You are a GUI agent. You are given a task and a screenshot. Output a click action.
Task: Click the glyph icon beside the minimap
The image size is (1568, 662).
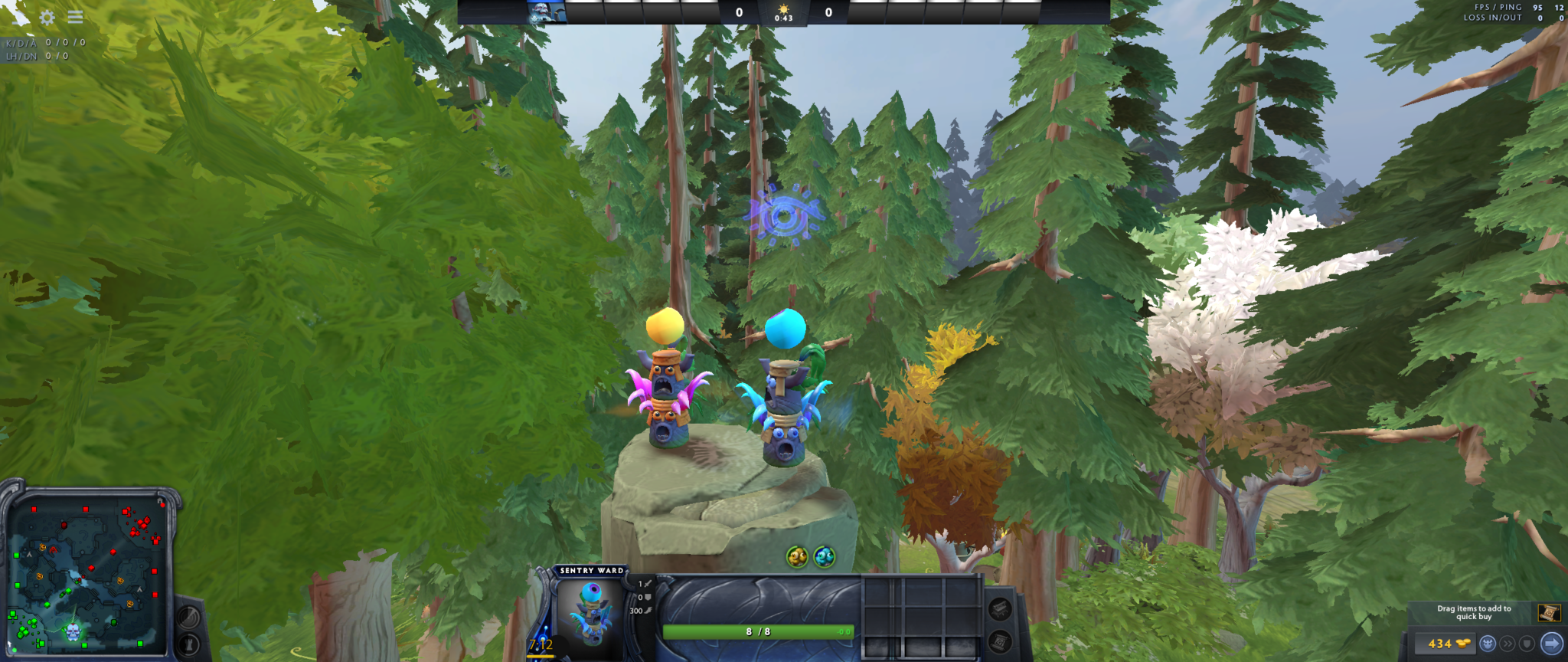coord(189,645)
